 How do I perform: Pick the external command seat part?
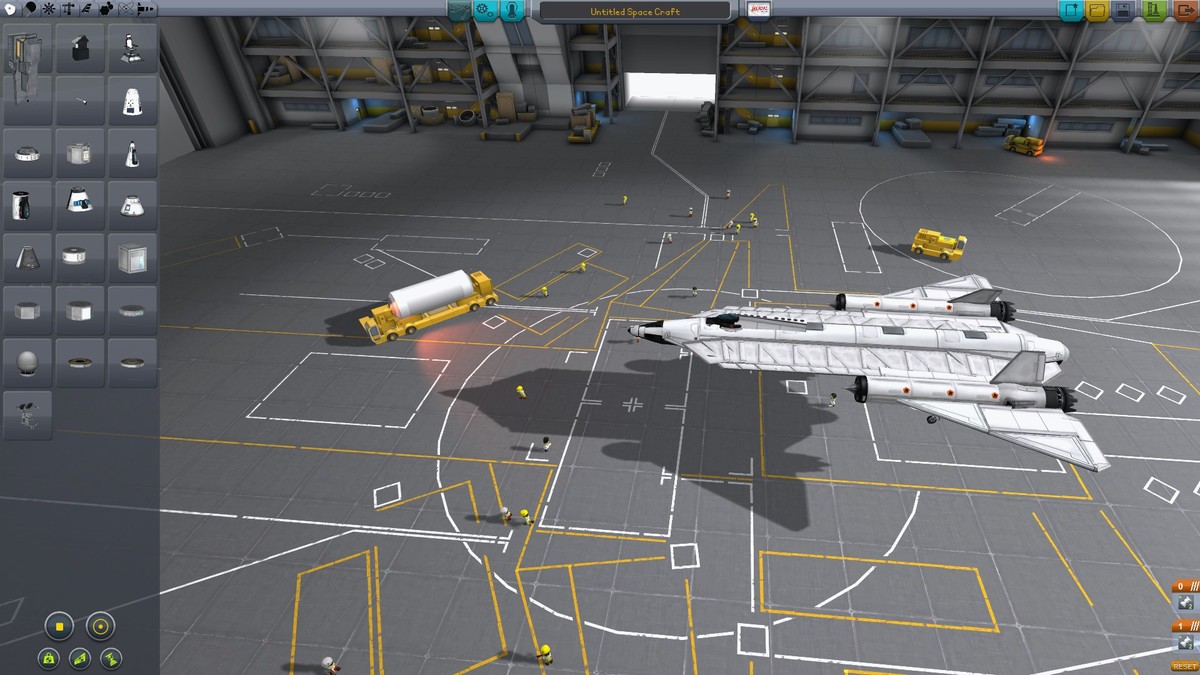[132, 47]
